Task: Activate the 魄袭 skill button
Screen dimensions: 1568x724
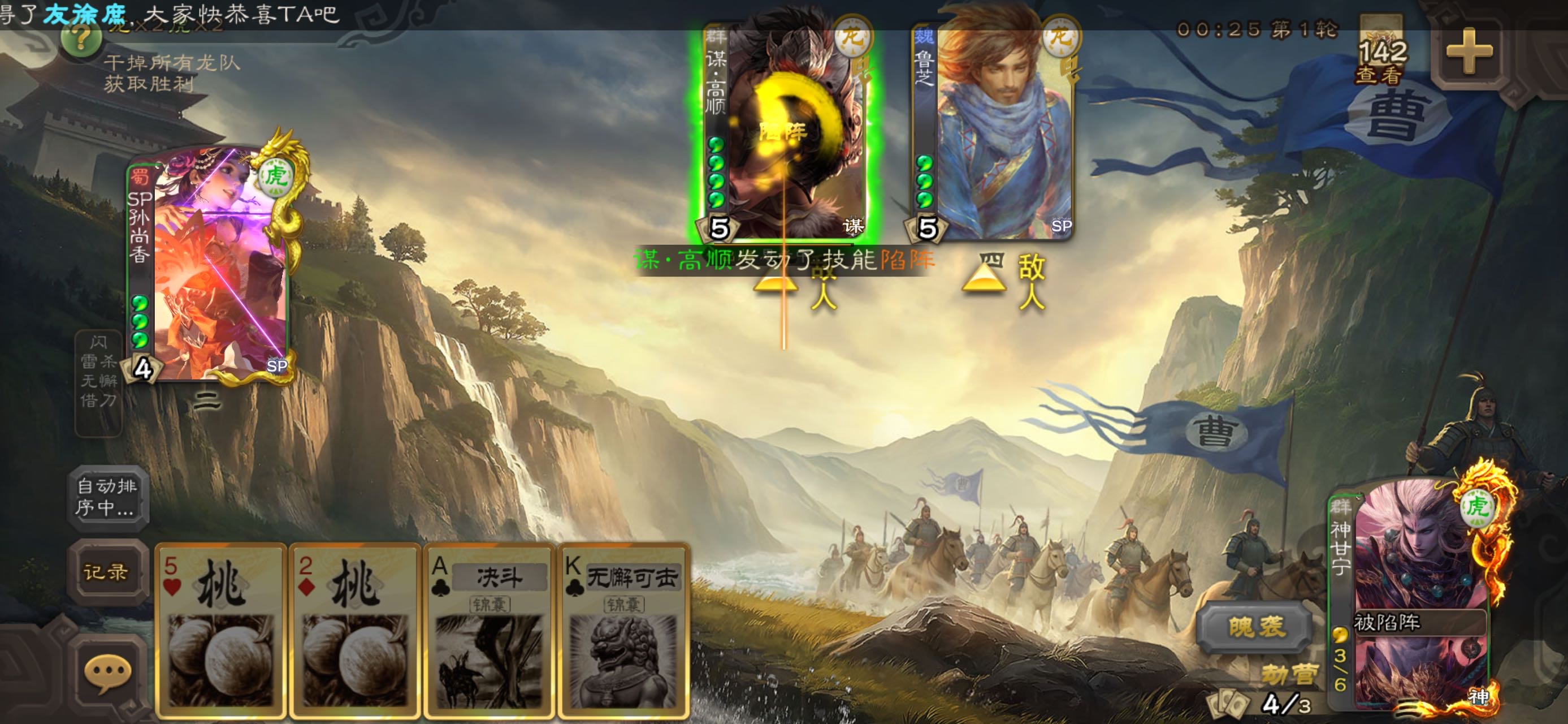Action: click(1255, 627)
